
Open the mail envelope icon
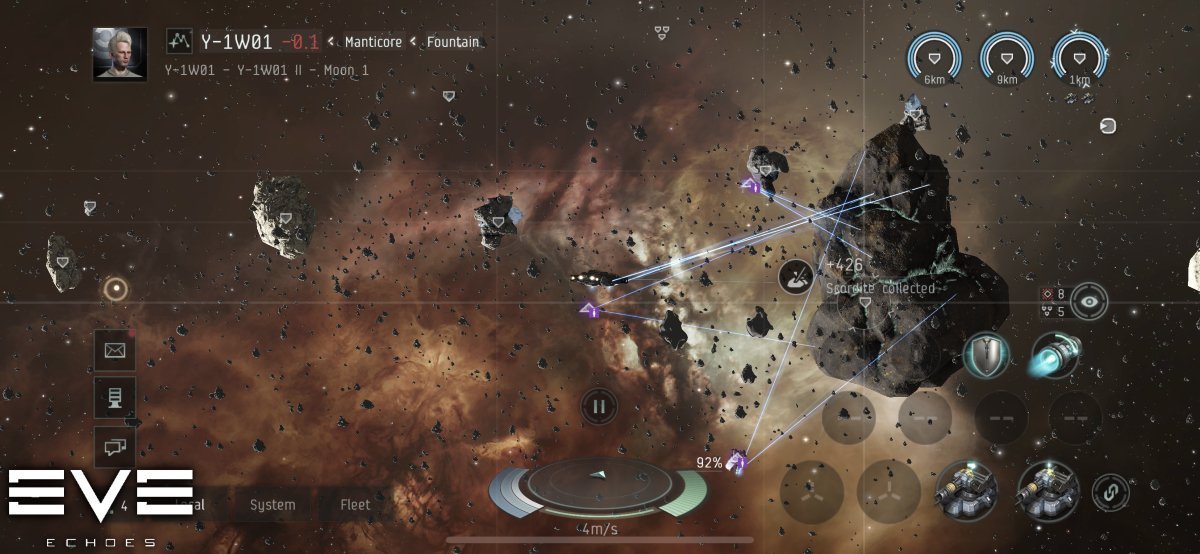[114, 351]
